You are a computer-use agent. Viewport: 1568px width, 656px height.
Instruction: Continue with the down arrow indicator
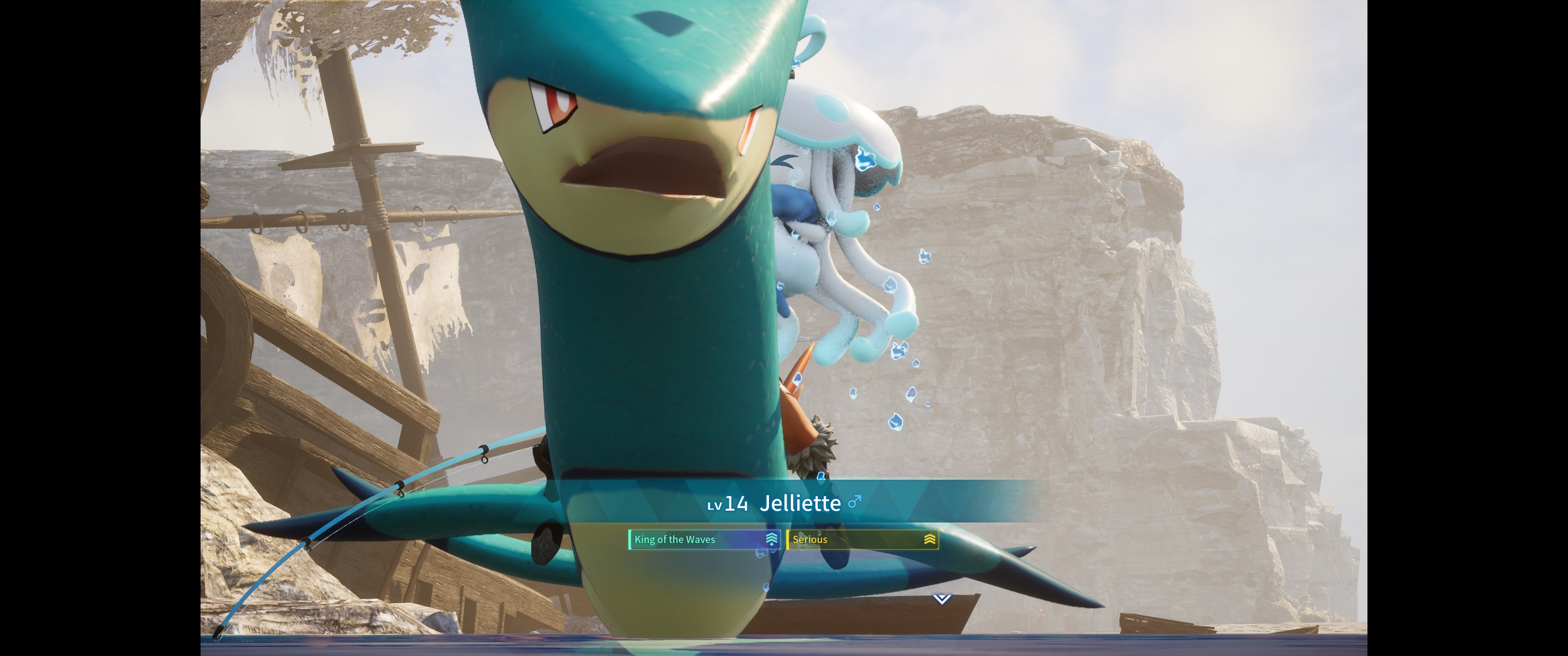[941, 600]
